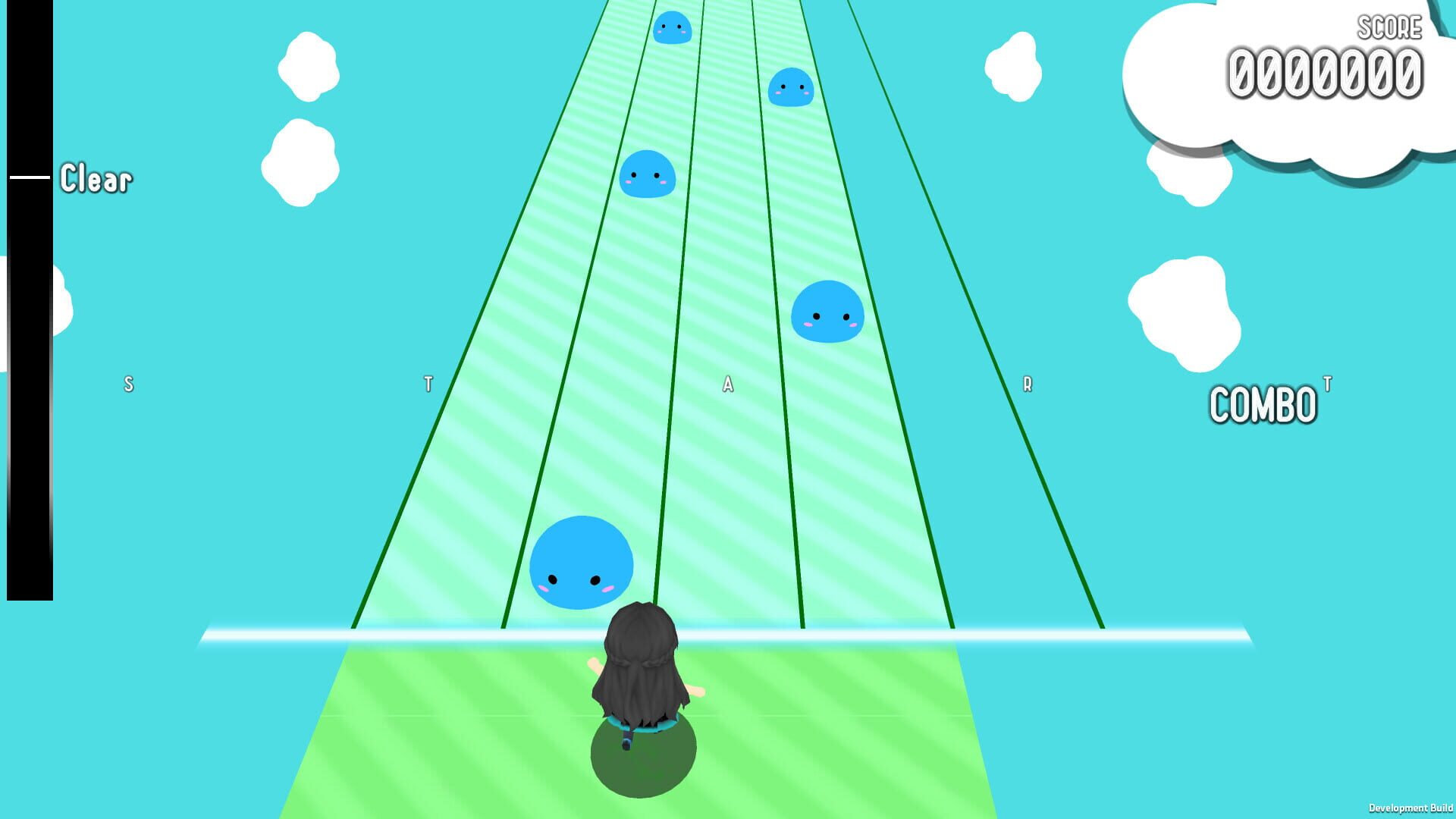Select the player character avatar
Screen dimensions: 1456x819
tap(643, 675)
